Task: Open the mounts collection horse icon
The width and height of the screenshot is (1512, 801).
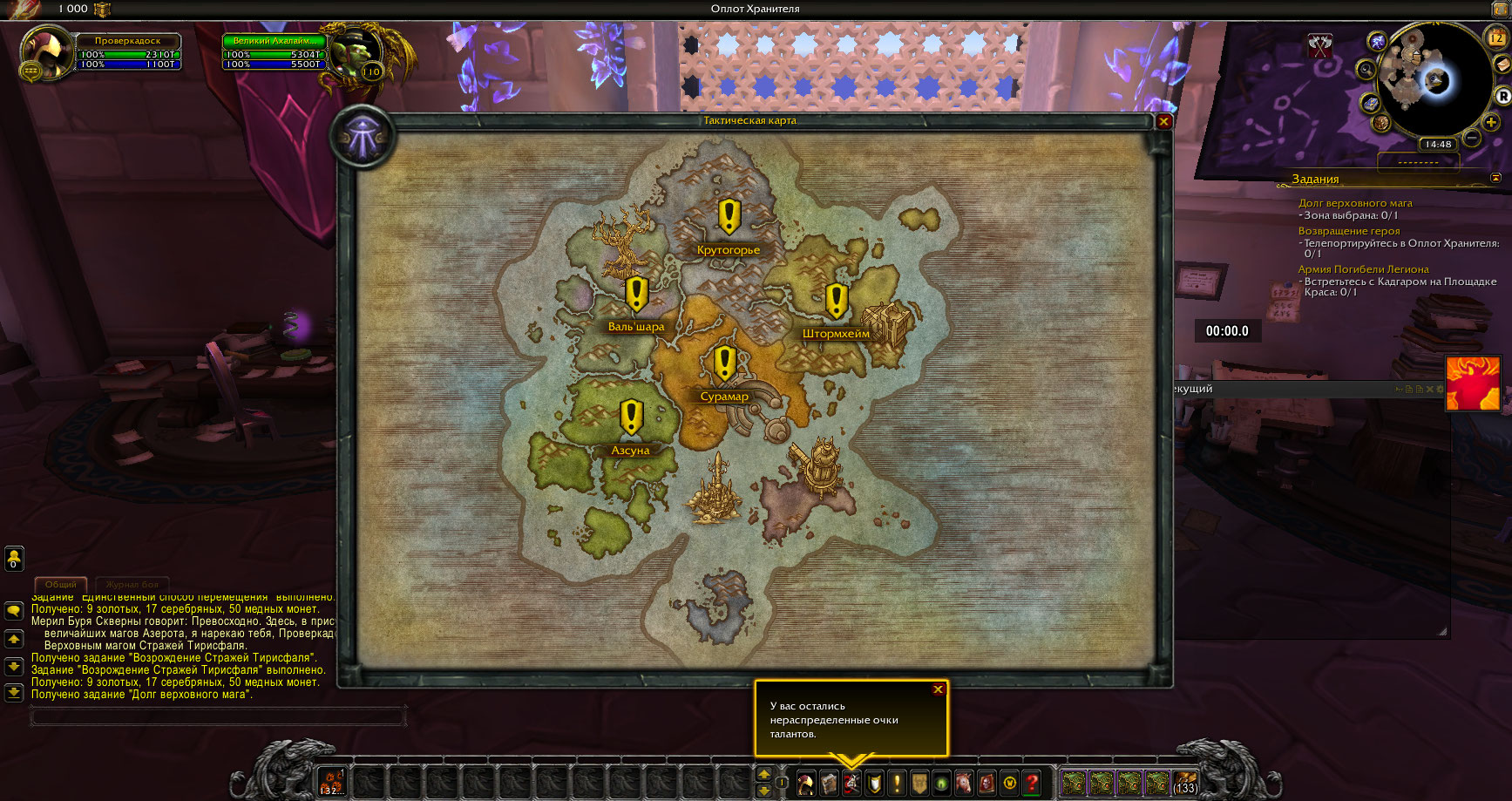Action: click(x=964, y=783)
